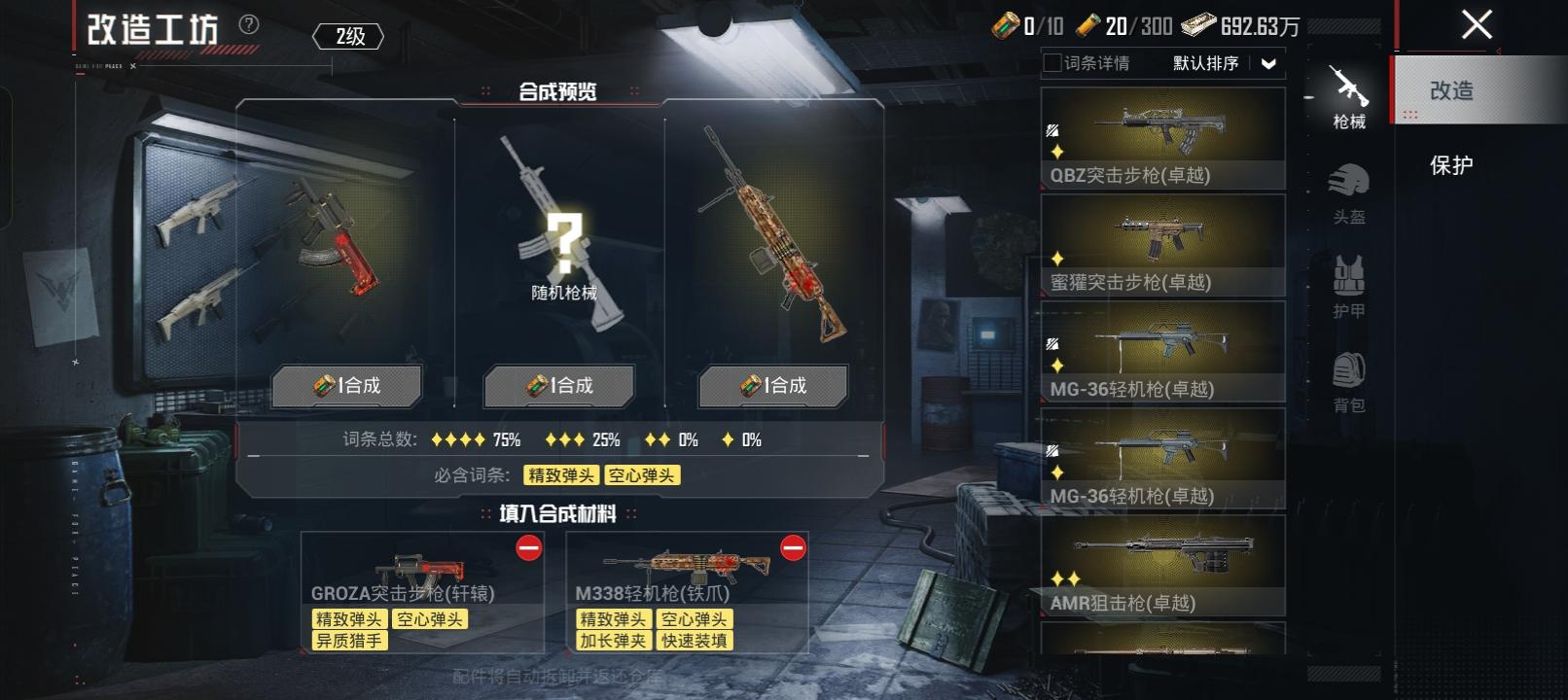Image resolution: width=1568 pixels, height=700 pixels.
Task: Enable the 词条详情 checkbox
Action: coord(1051,64)
